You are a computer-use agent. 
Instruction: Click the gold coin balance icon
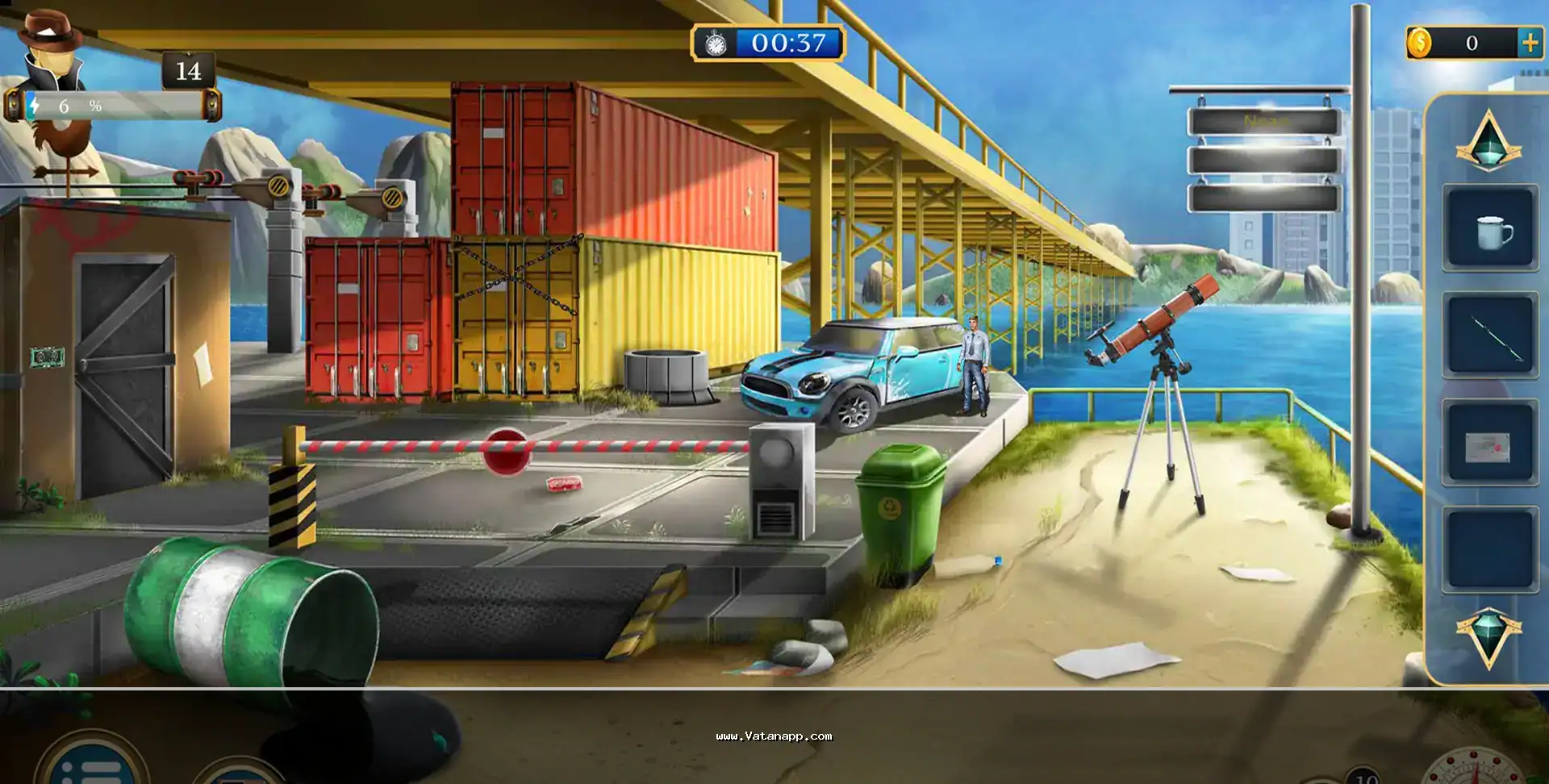click(x=1419, y=43)
